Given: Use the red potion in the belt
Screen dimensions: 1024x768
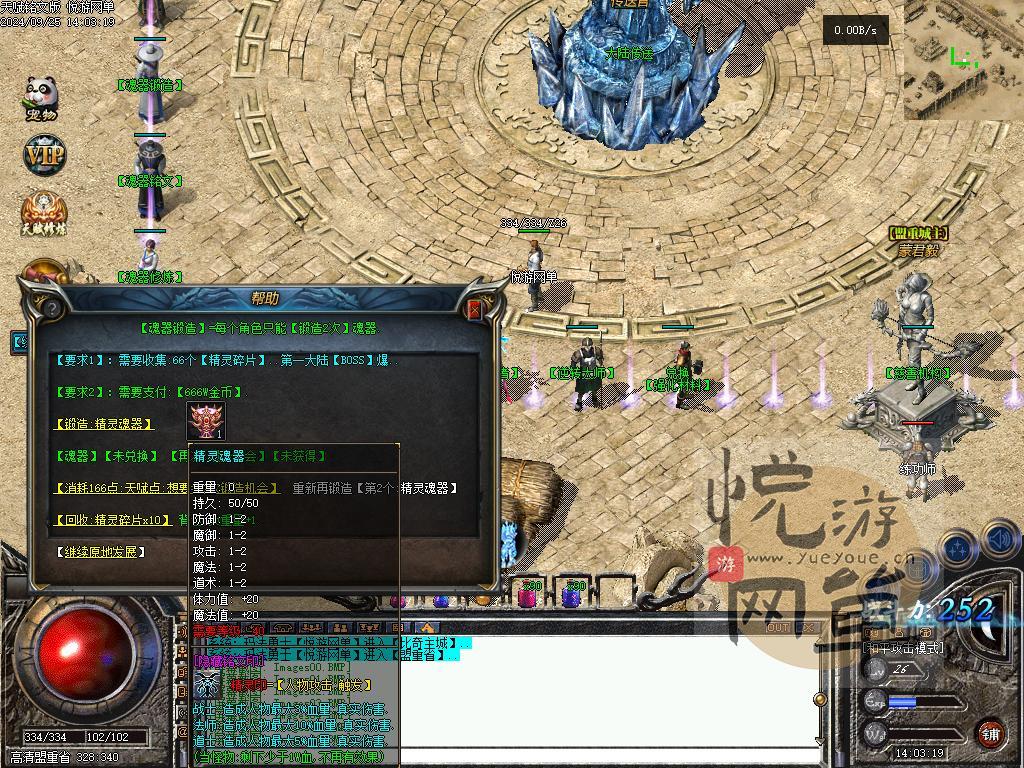Looking at the screenshot, I should (x=528, y=597).
